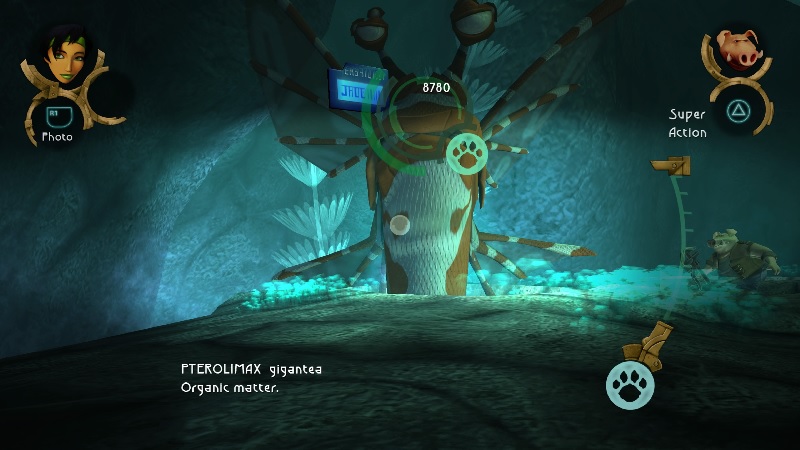Select the Pey'j companion portrait
This screenshot has height=450, width=800.
(741, 50)
